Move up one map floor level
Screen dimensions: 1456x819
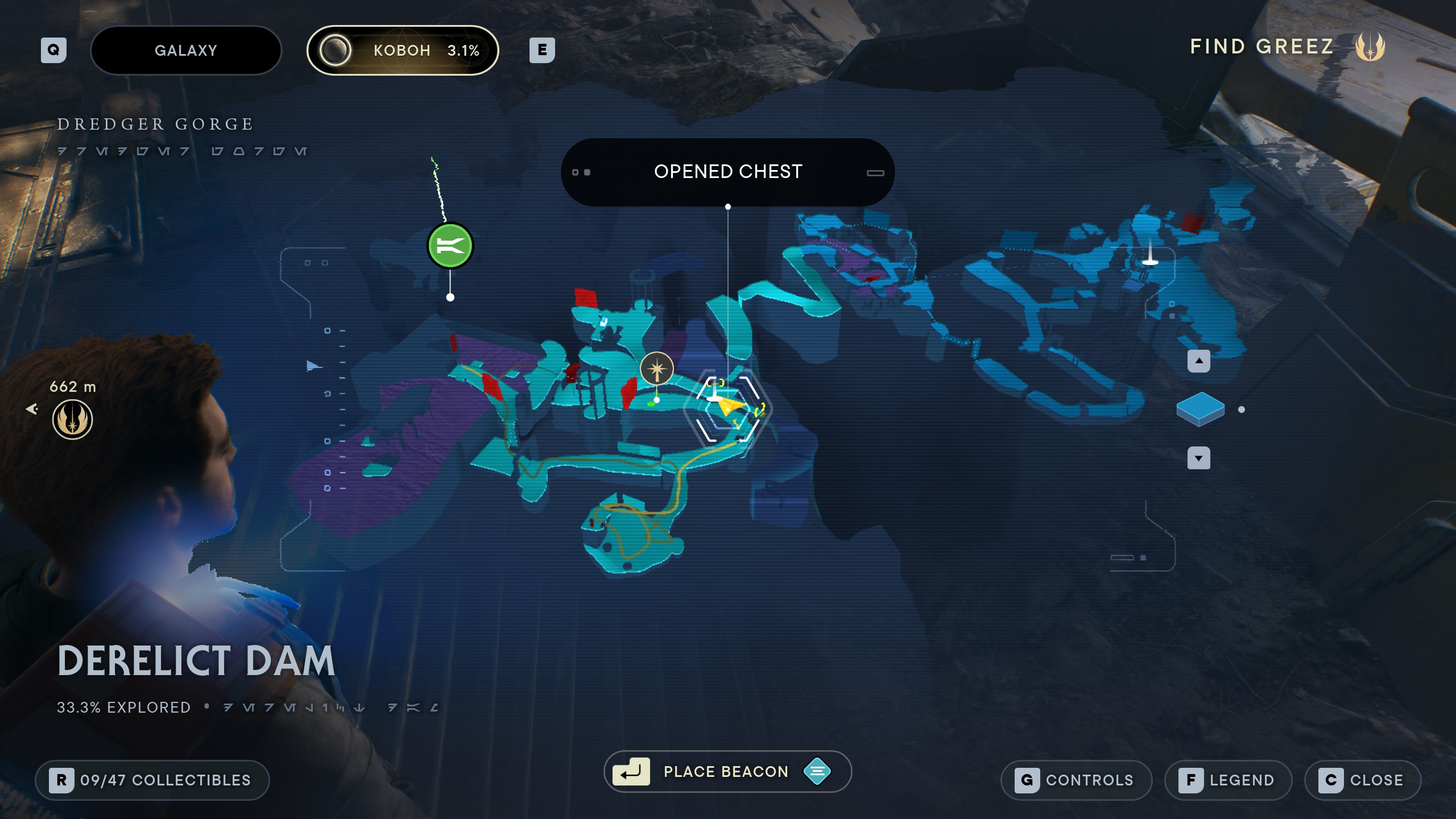click(1198, 361)
